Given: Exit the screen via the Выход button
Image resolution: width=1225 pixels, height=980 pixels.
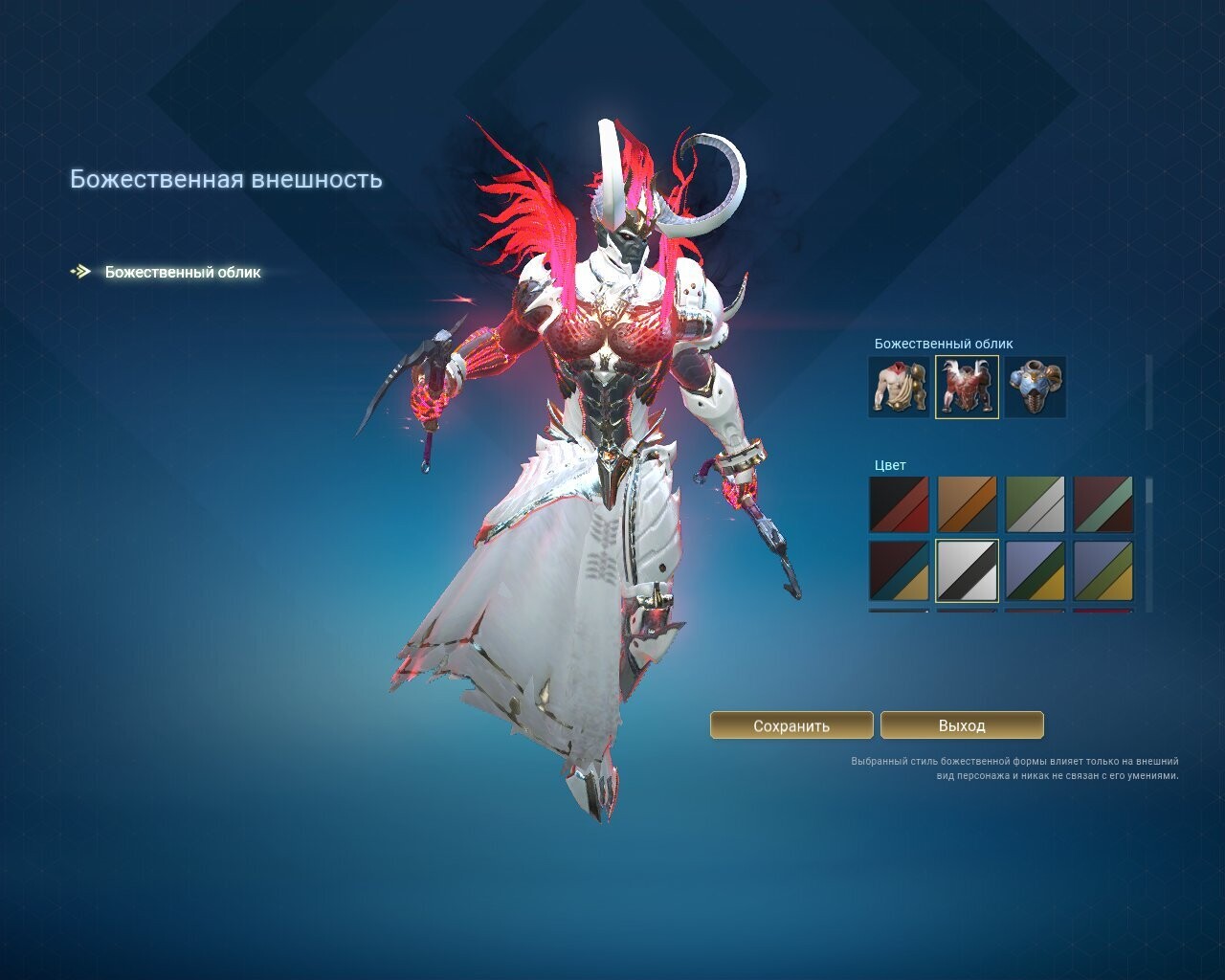Looking at the screenshot, I should coord(962,725).
